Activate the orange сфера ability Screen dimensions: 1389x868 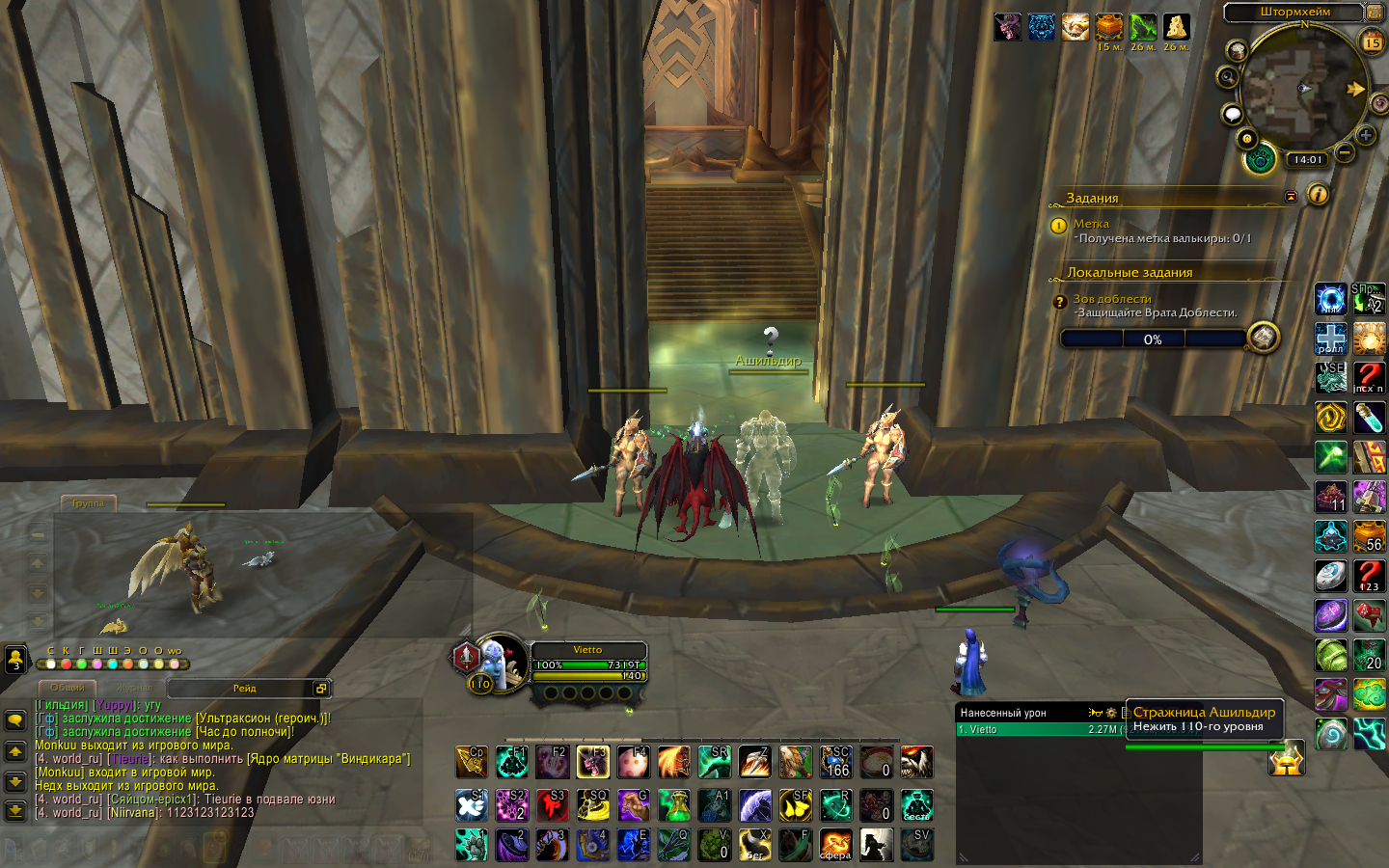click(x=835, y=845)
